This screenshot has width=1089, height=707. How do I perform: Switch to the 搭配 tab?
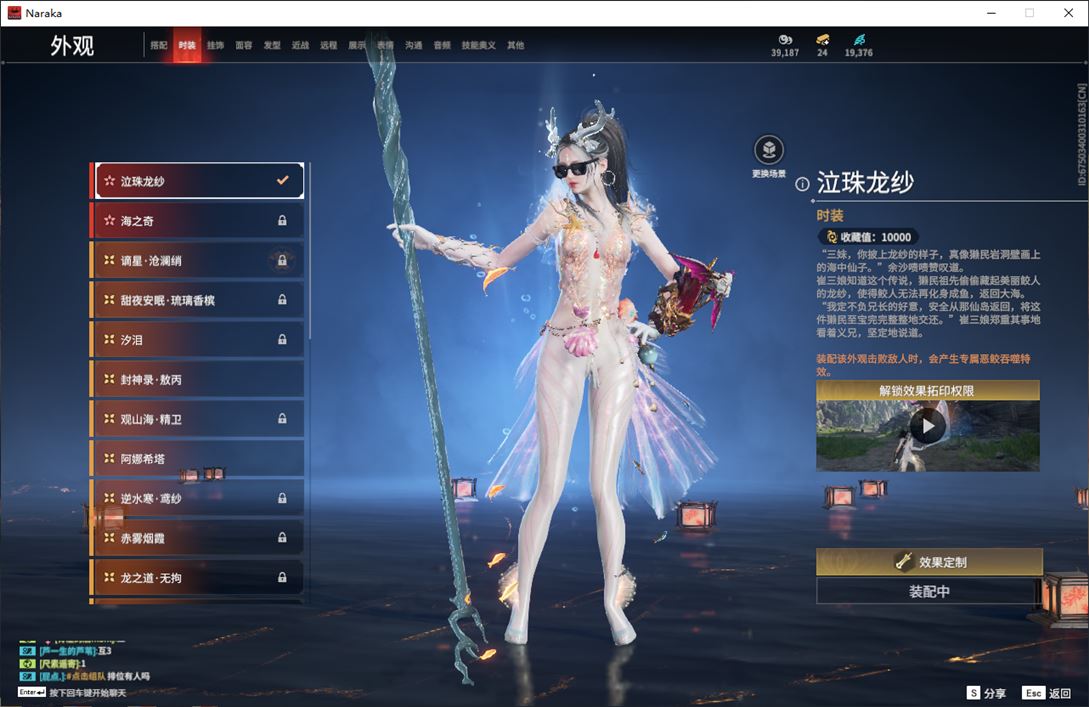[x=159, y=45]
